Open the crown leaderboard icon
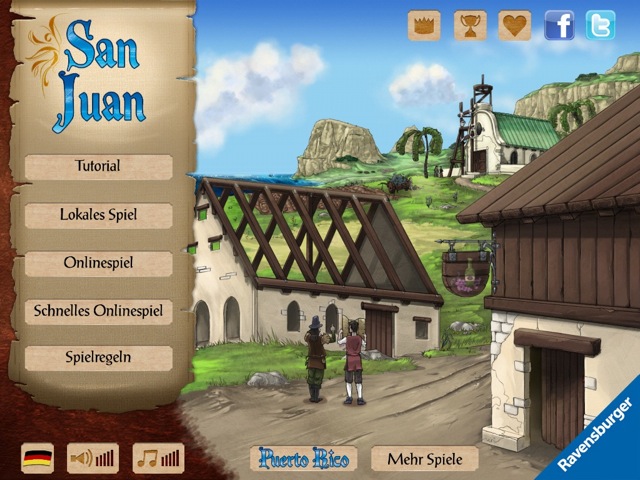The image size is (640, 480). 424,25
